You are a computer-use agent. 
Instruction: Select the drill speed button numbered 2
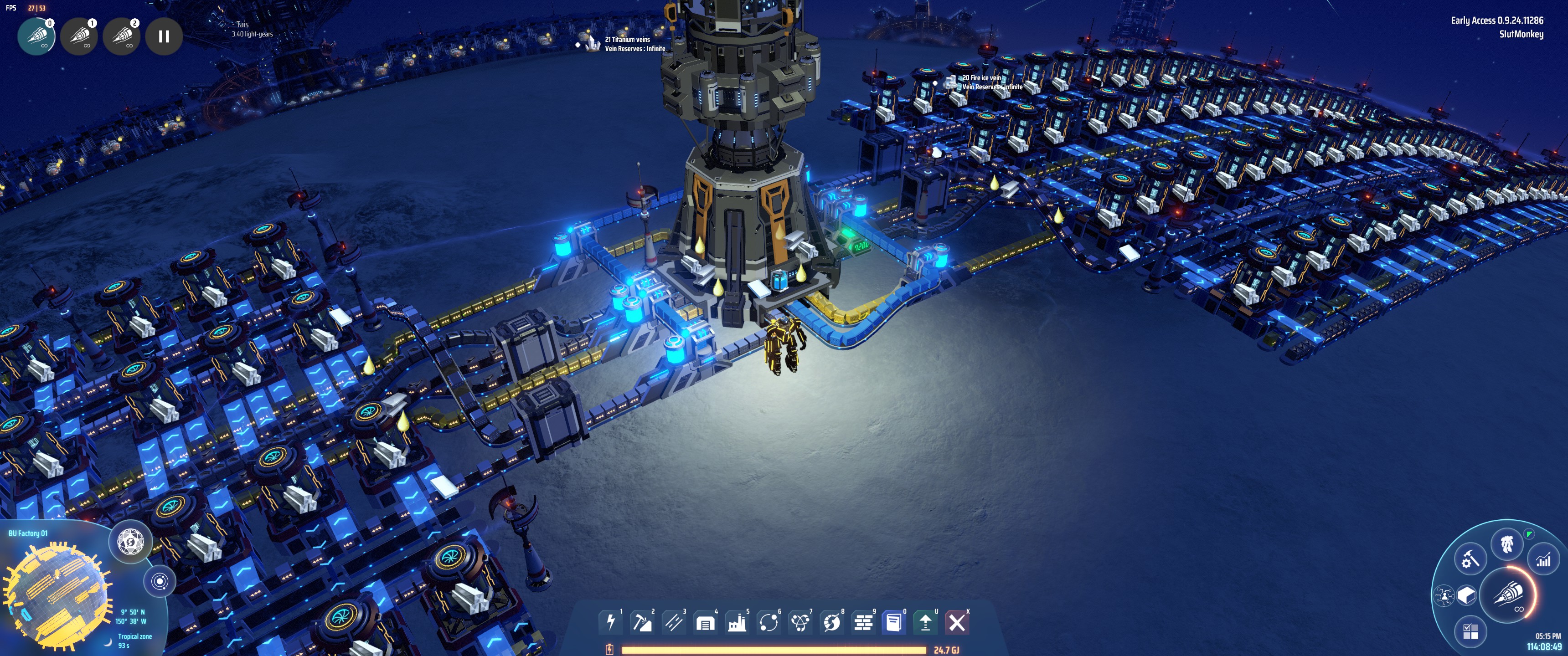(122, 36)
